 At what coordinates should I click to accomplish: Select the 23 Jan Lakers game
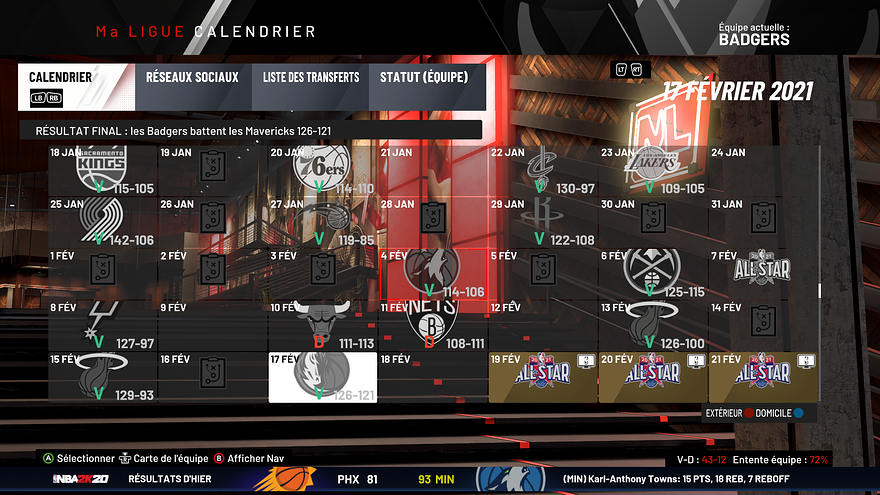pyautogui.click(x=653, y=170)
